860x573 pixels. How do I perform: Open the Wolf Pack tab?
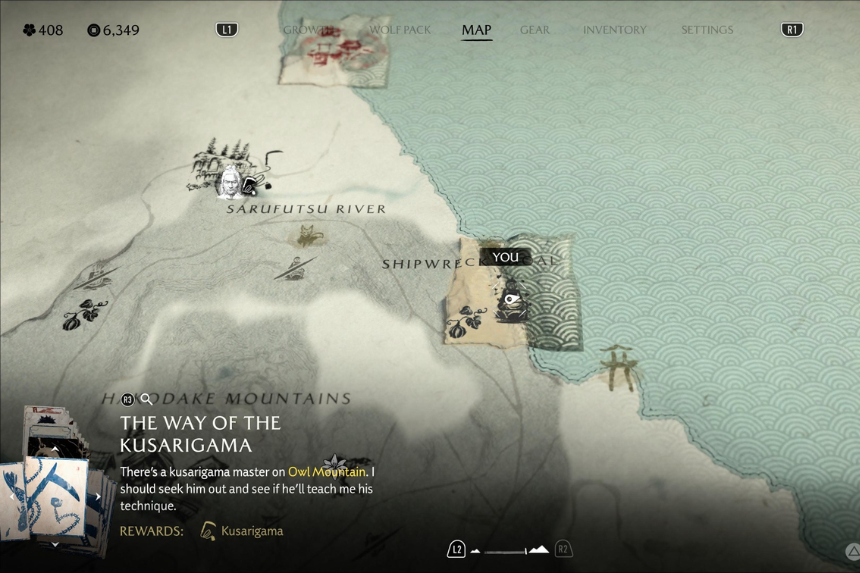(400, 30)
